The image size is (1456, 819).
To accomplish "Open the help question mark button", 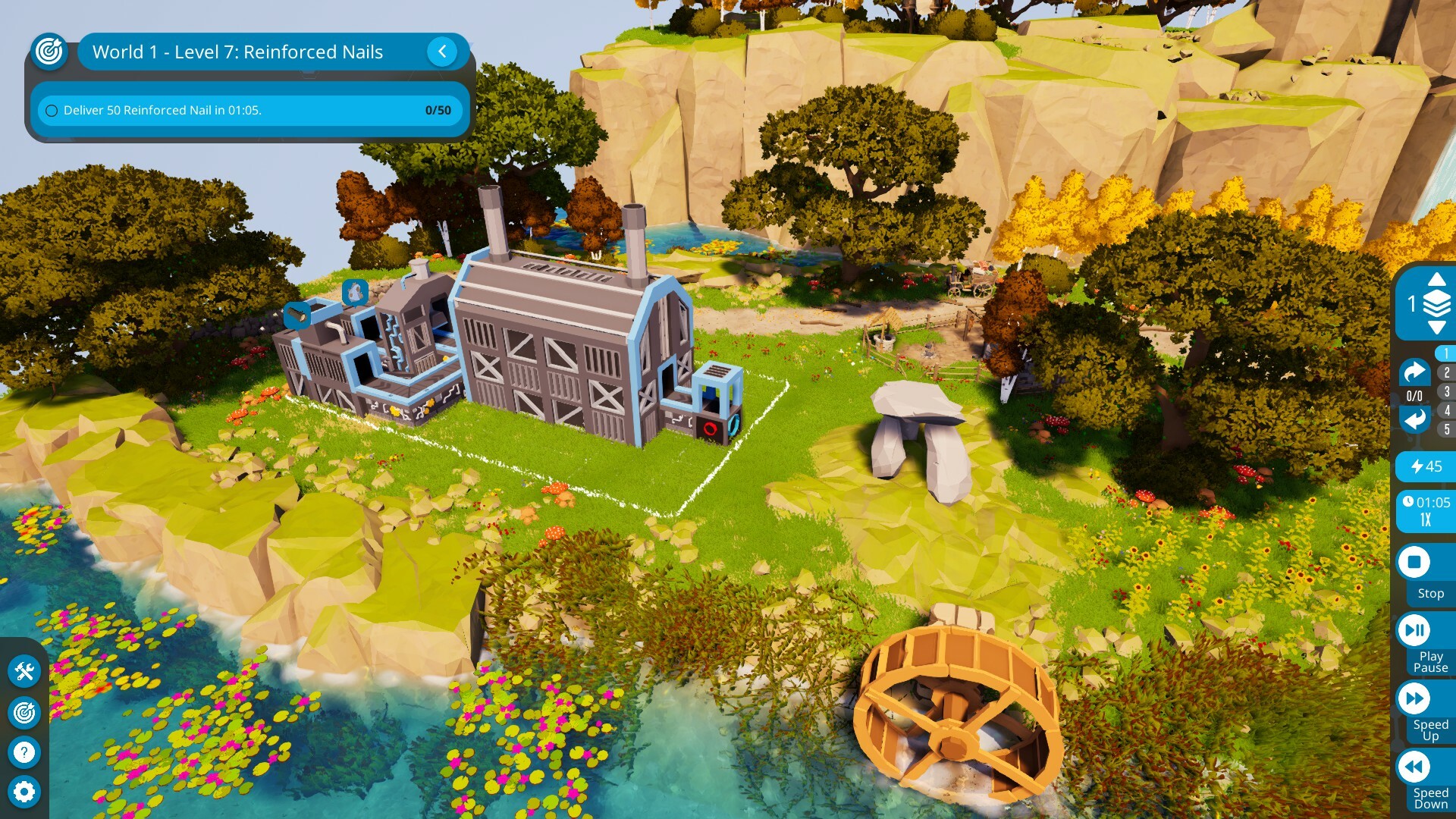I will click(x=24, y=752).
